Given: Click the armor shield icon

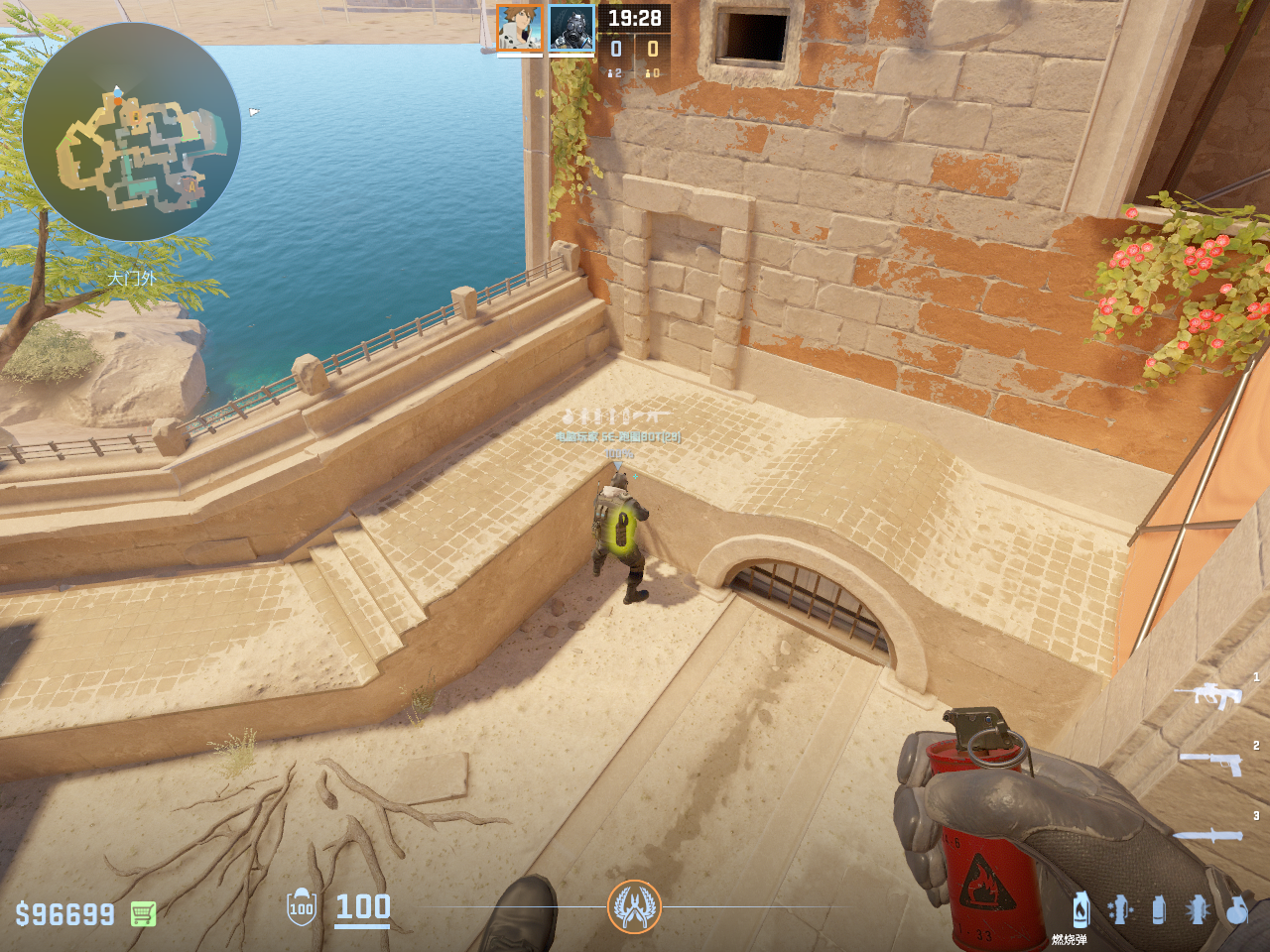Looking at the screenshot, I should tap(302, 907).
